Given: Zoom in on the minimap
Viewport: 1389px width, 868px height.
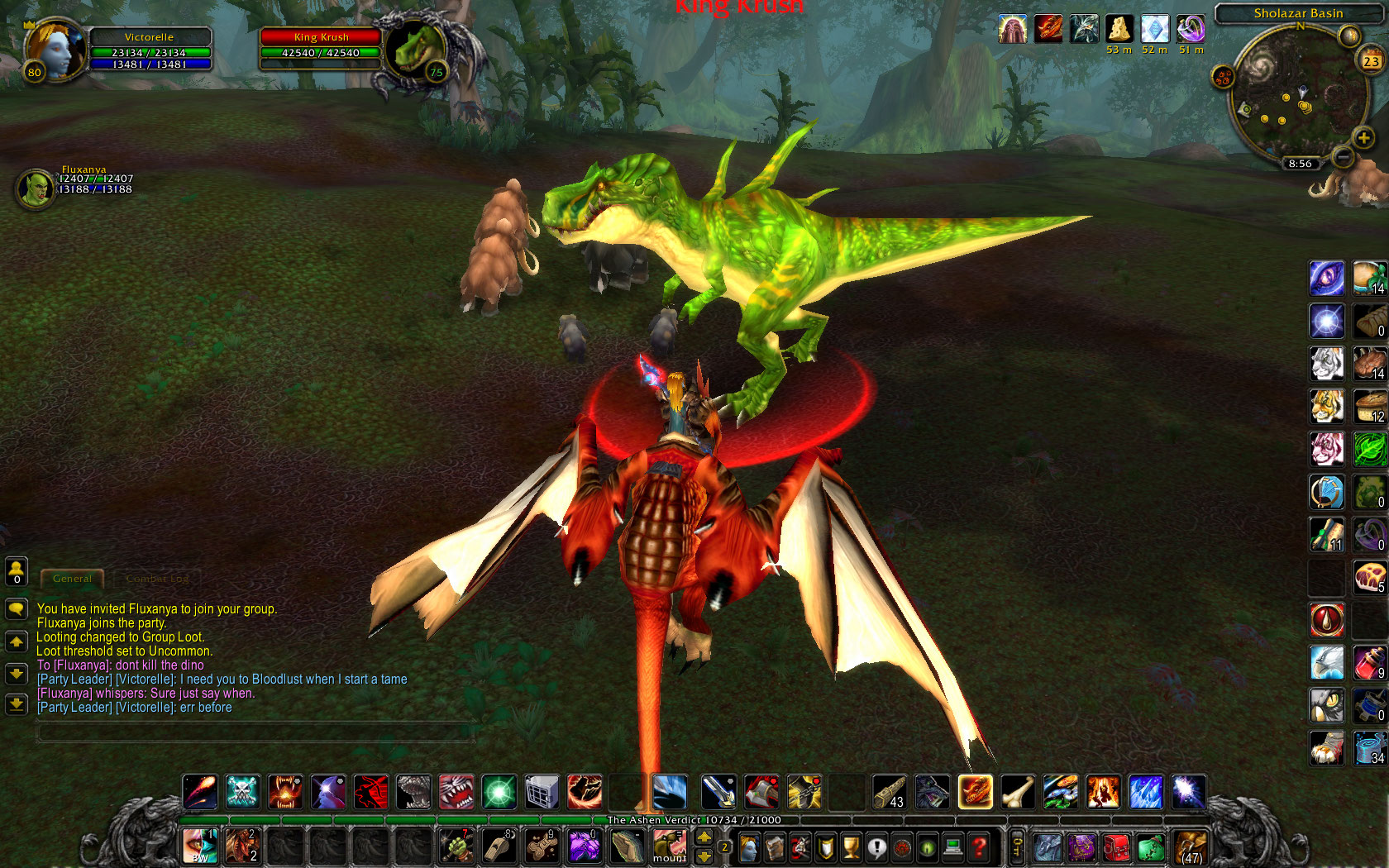Looking at the screenshot, I should coord(1363,138).
